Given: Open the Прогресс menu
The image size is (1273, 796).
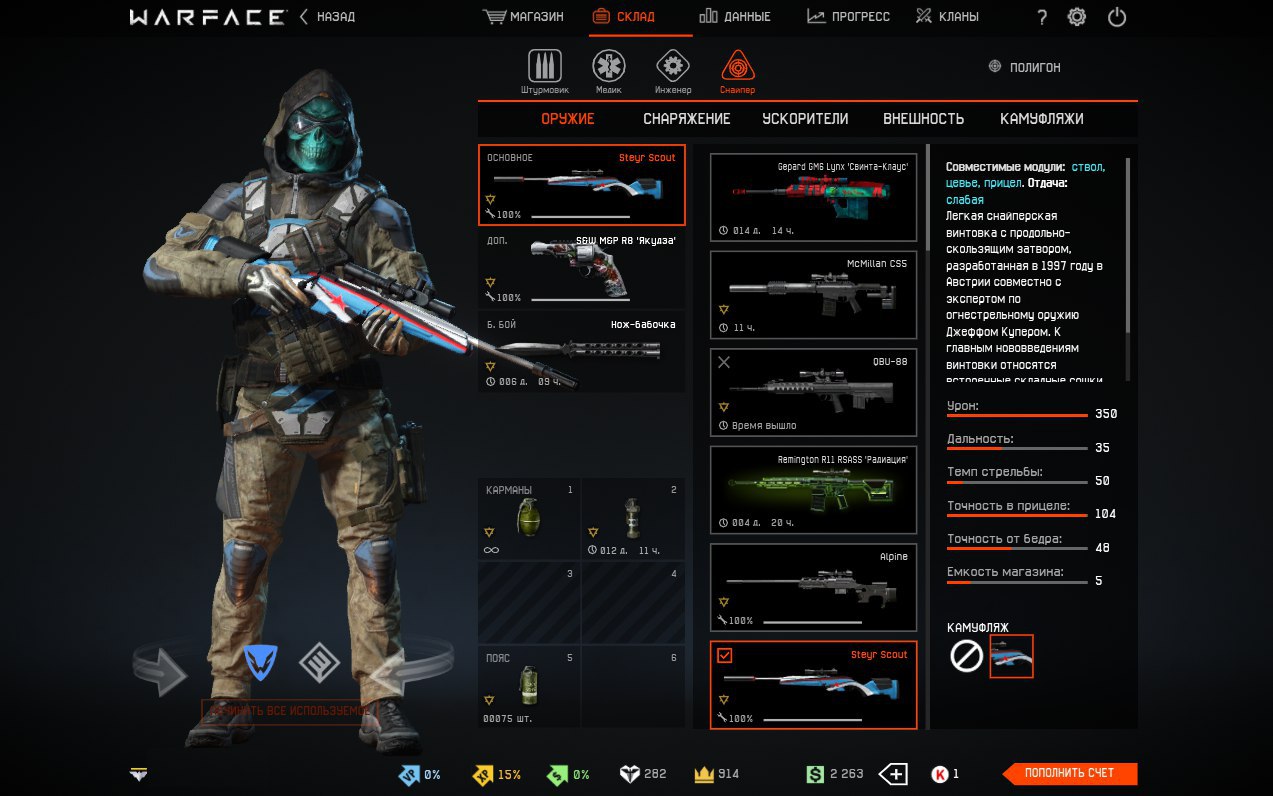Looking at the screenshot, I should (x=848, y=17).
